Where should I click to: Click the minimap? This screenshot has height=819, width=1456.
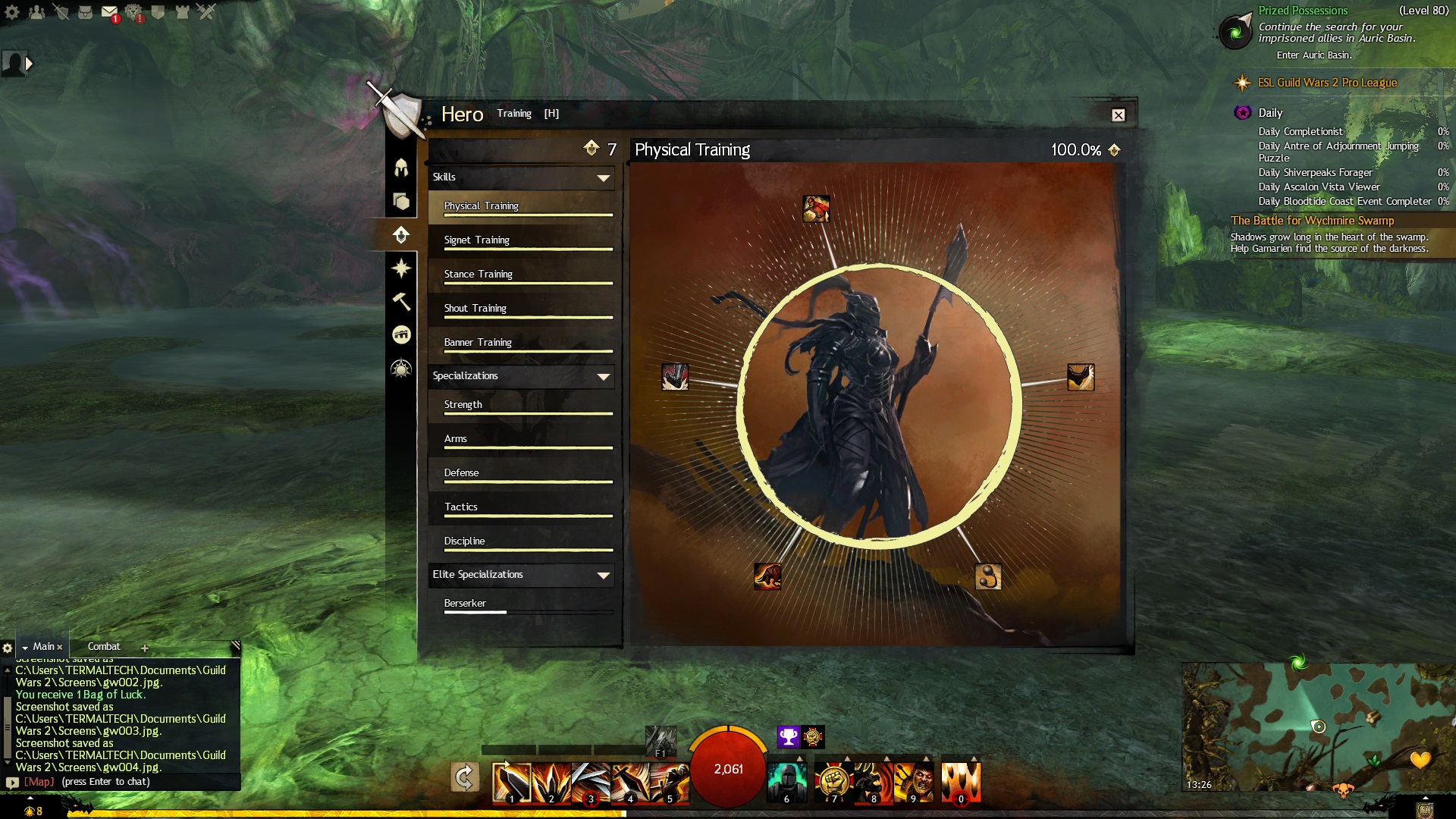(1317, 726)
